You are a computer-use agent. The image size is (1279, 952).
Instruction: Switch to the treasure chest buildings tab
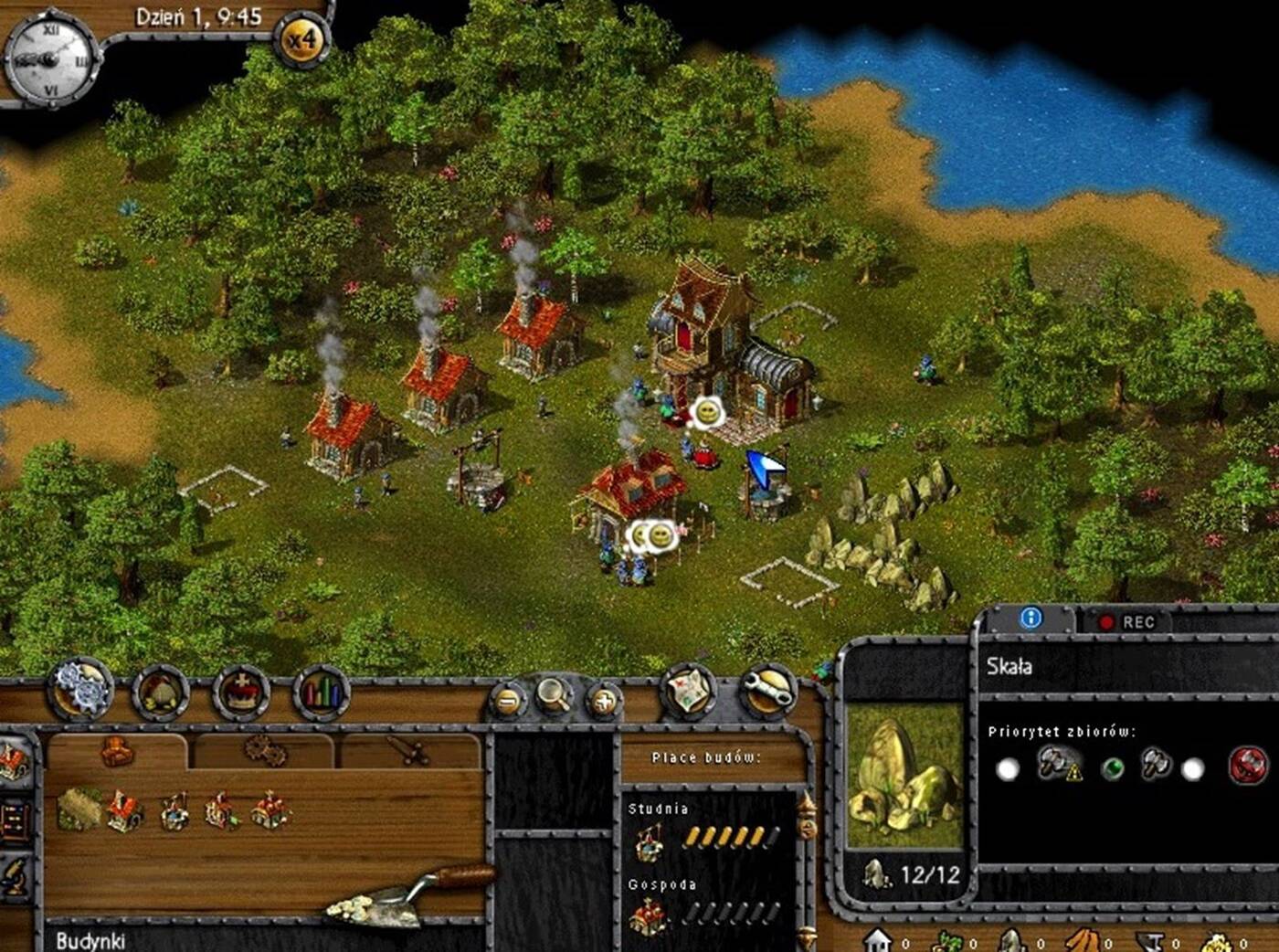[x=117, y=752]
